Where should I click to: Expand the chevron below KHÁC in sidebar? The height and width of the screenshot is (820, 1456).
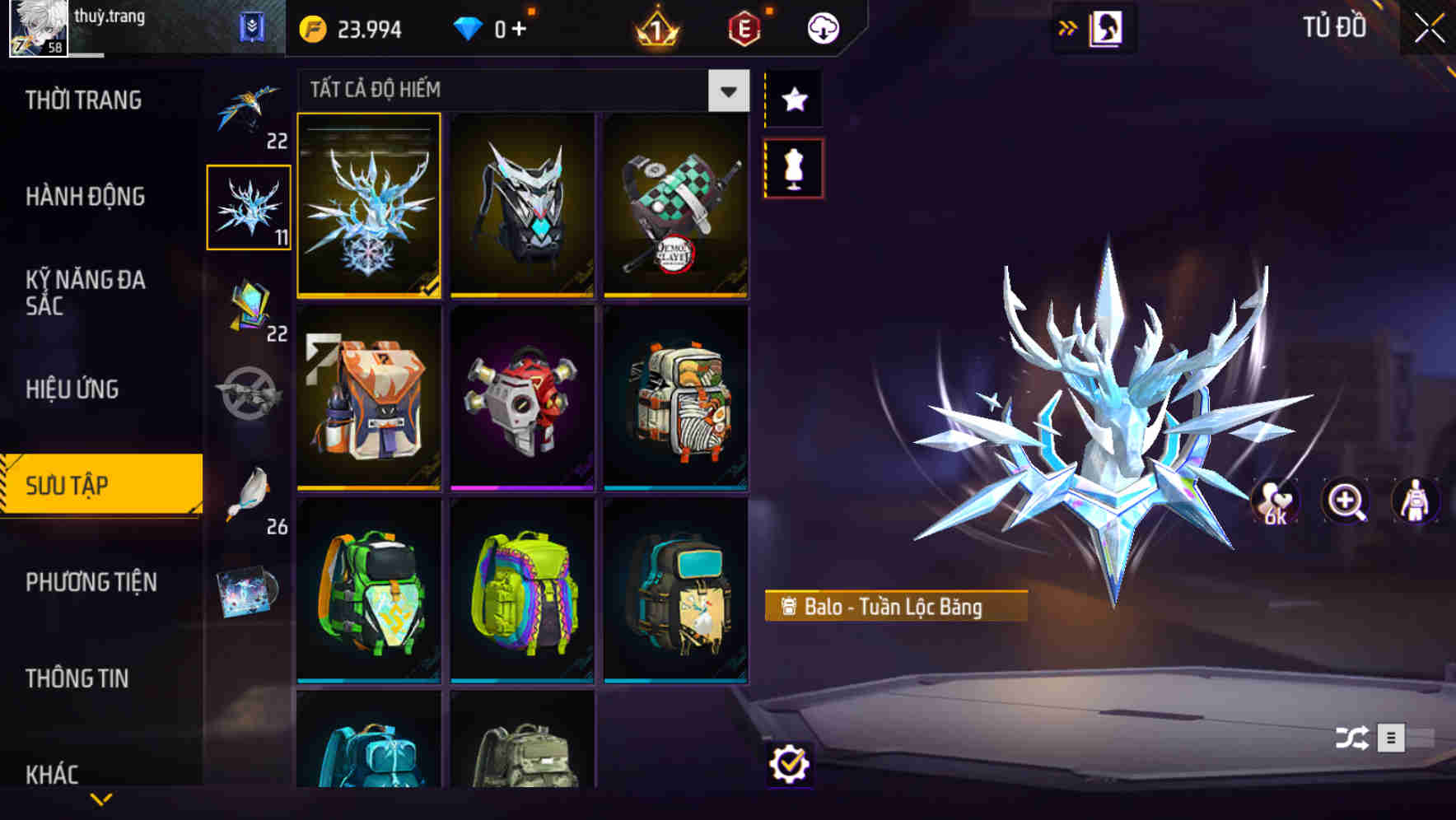[x=101, y=797]
